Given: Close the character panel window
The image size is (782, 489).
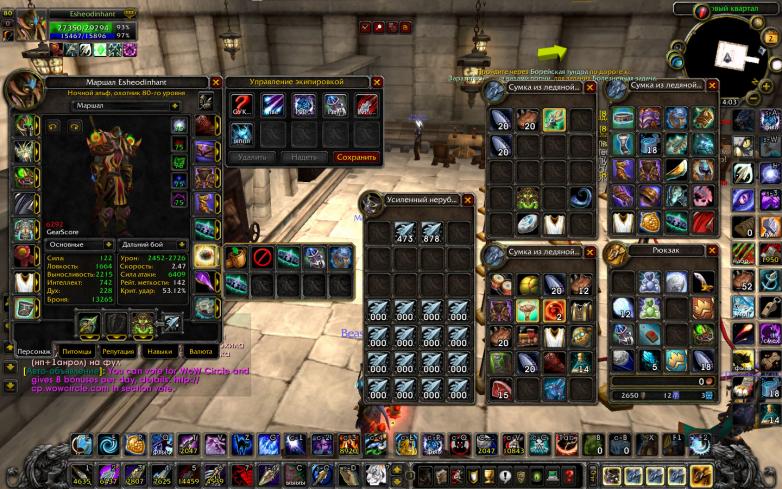Looking at the screenshot, I should coord(216,83).
